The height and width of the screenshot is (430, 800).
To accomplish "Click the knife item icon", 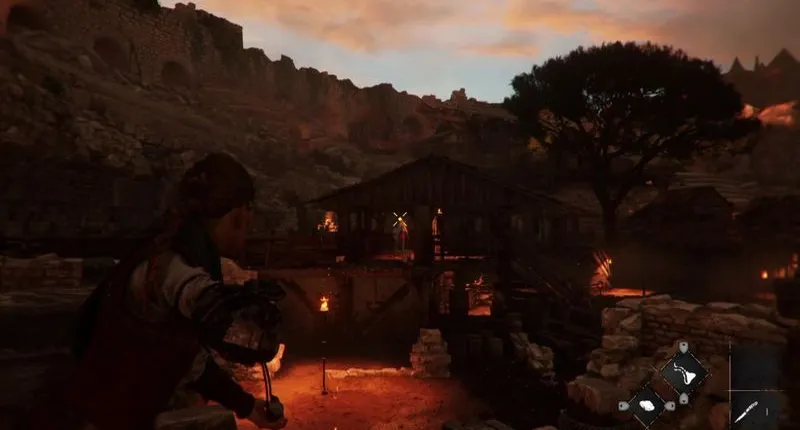I will click(x=747, y=410).
